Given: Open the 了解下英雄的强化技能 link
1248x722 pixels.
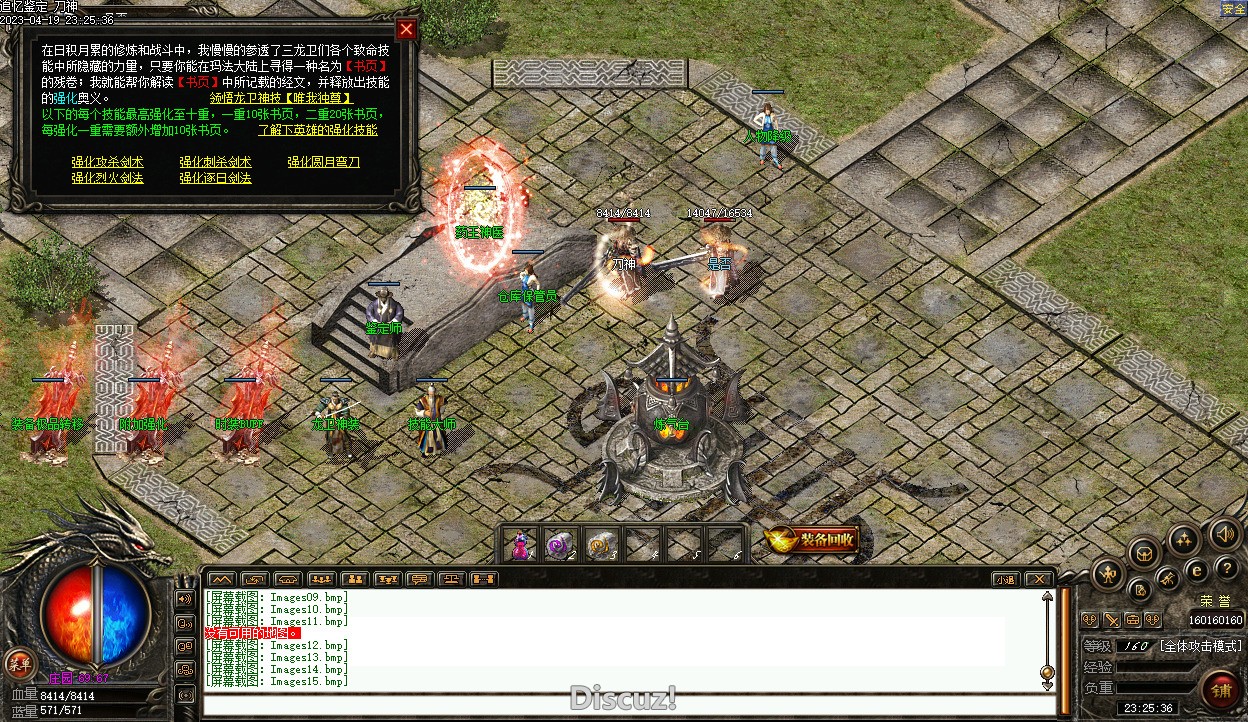Looking at the screenshot, I should pyautogui.click(x=318, y=130).
